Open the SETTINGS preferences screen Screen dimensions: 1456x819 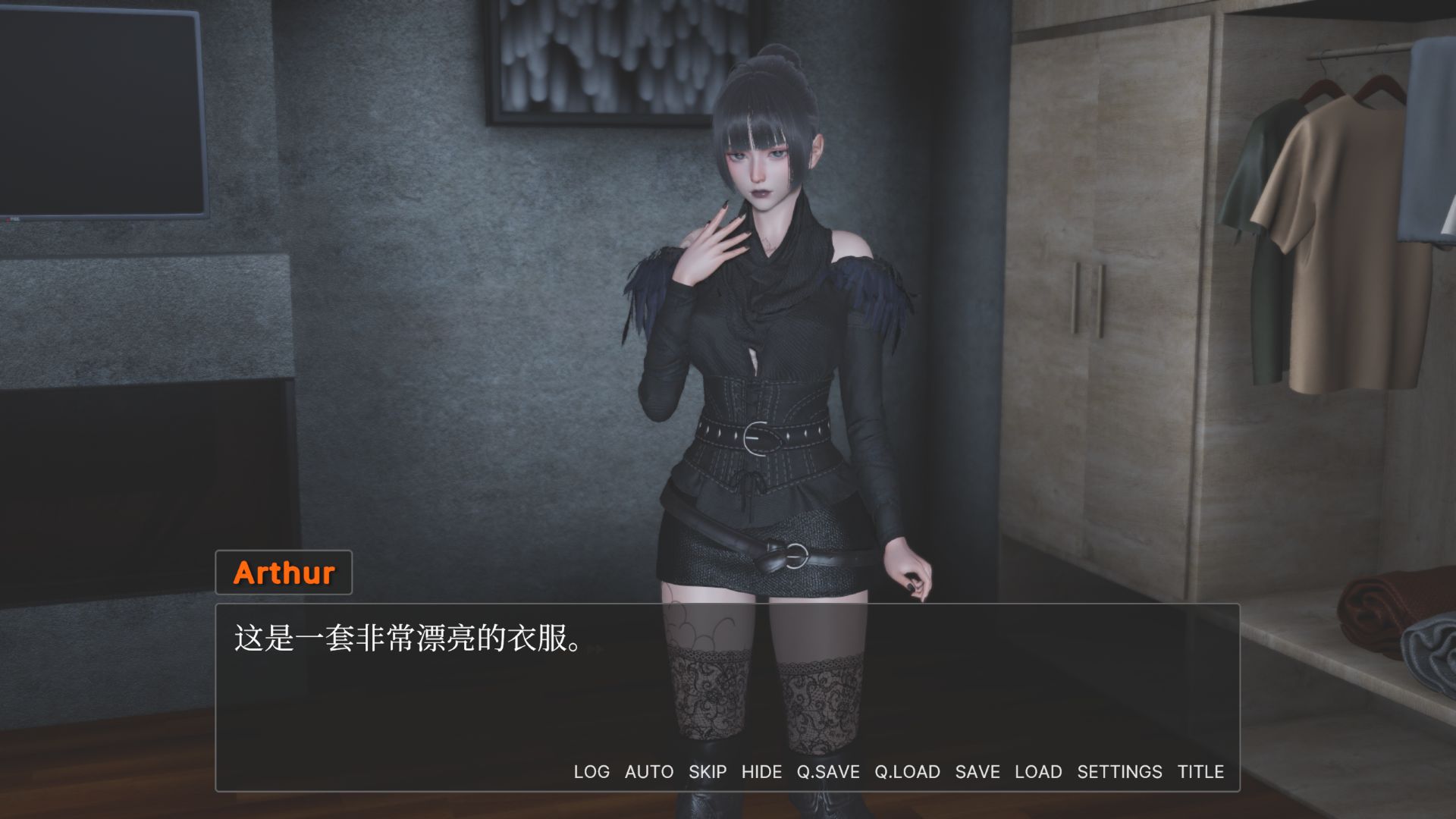[x=1119, y=771]
